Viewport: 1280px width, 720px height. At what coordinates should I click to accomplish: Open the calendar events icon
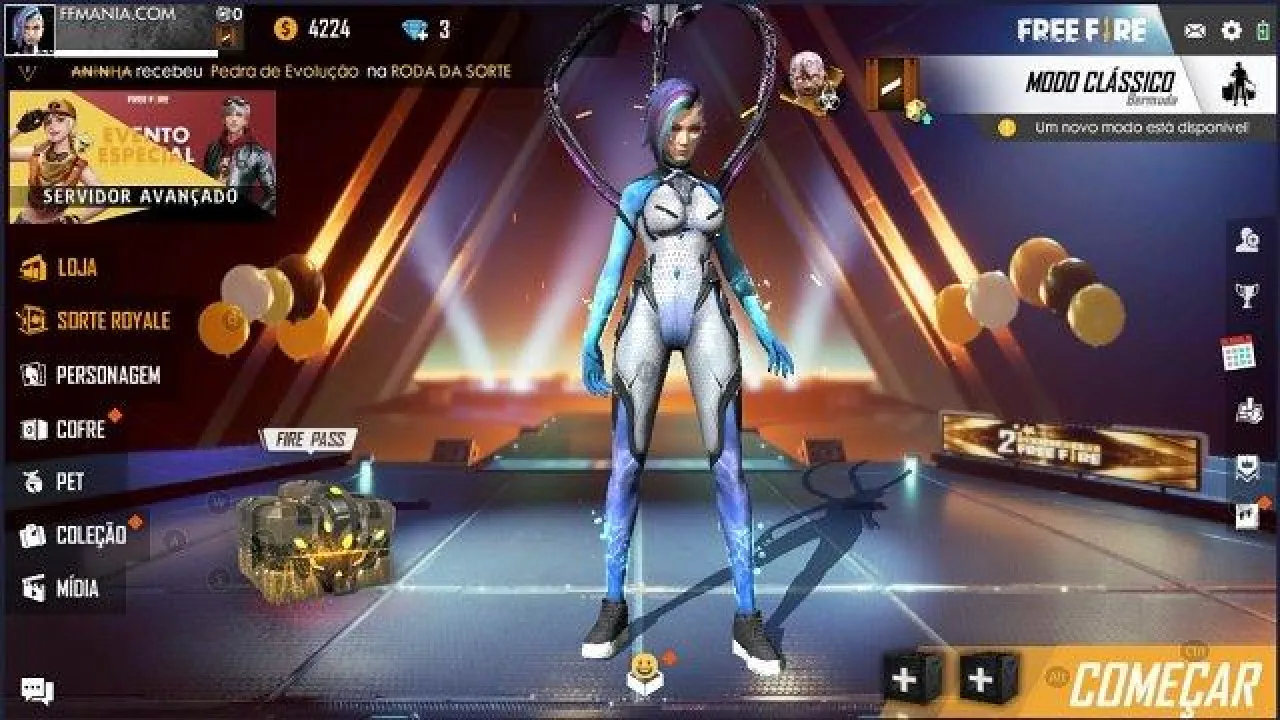click(x=1238, y=353)
